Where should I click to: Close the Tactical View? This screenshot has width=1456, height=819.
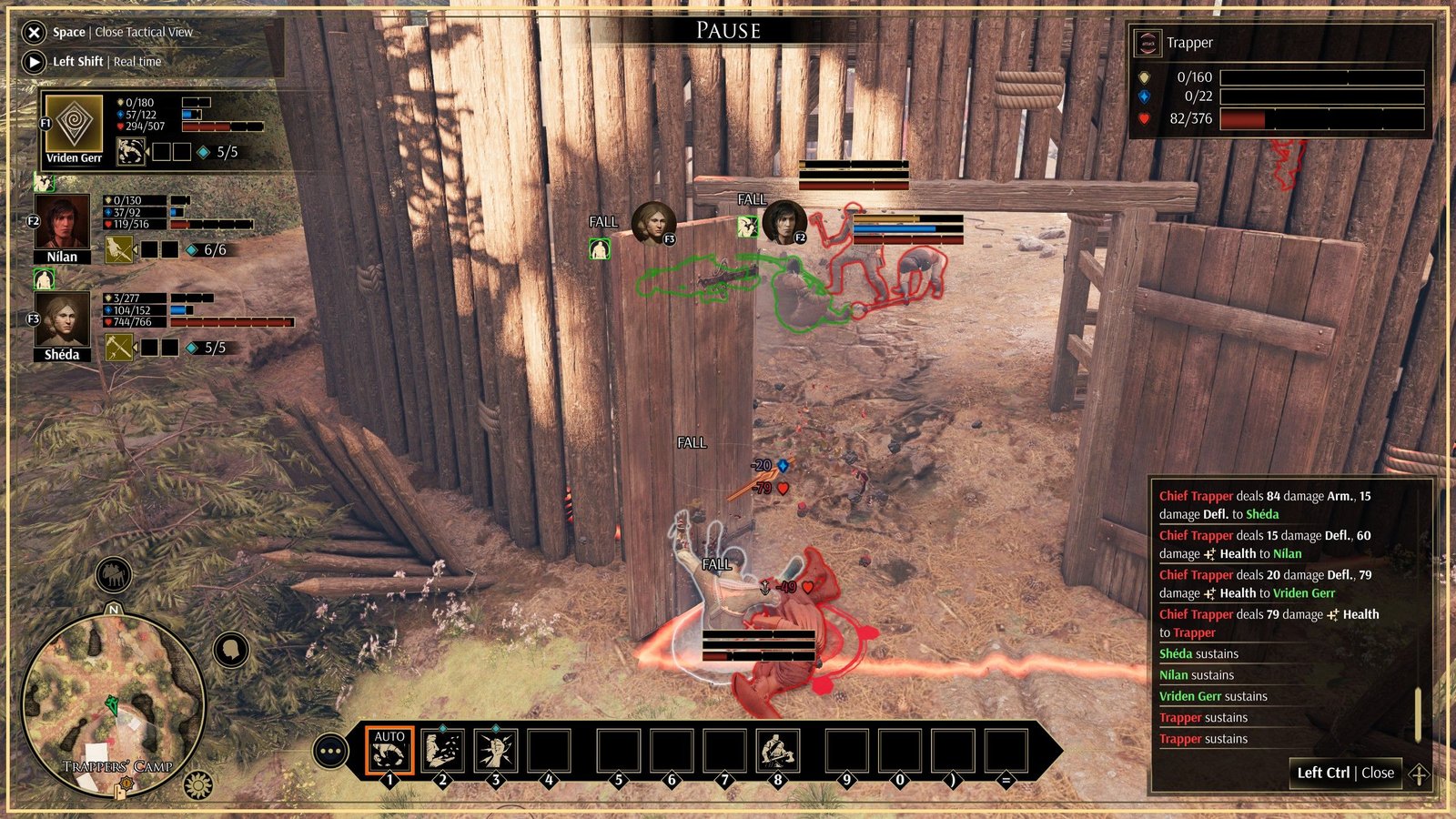click(x=34, y=33)
